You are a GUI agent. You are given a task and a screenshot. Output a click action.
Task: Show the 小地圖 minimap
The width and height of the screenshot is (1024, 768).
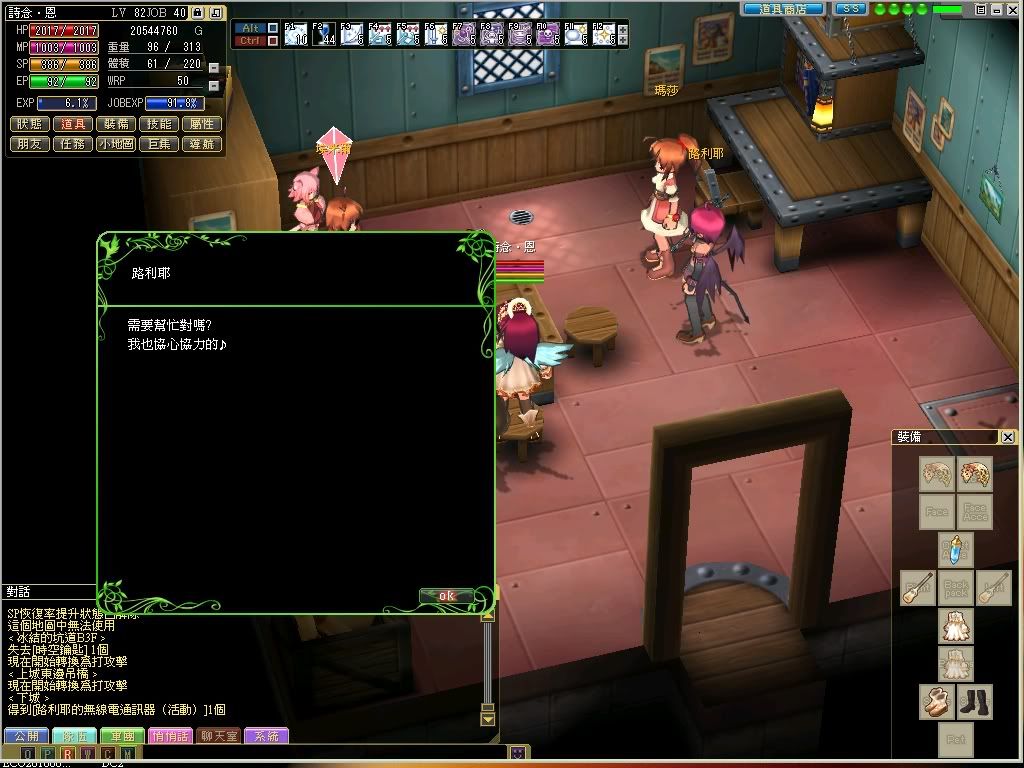116,144
